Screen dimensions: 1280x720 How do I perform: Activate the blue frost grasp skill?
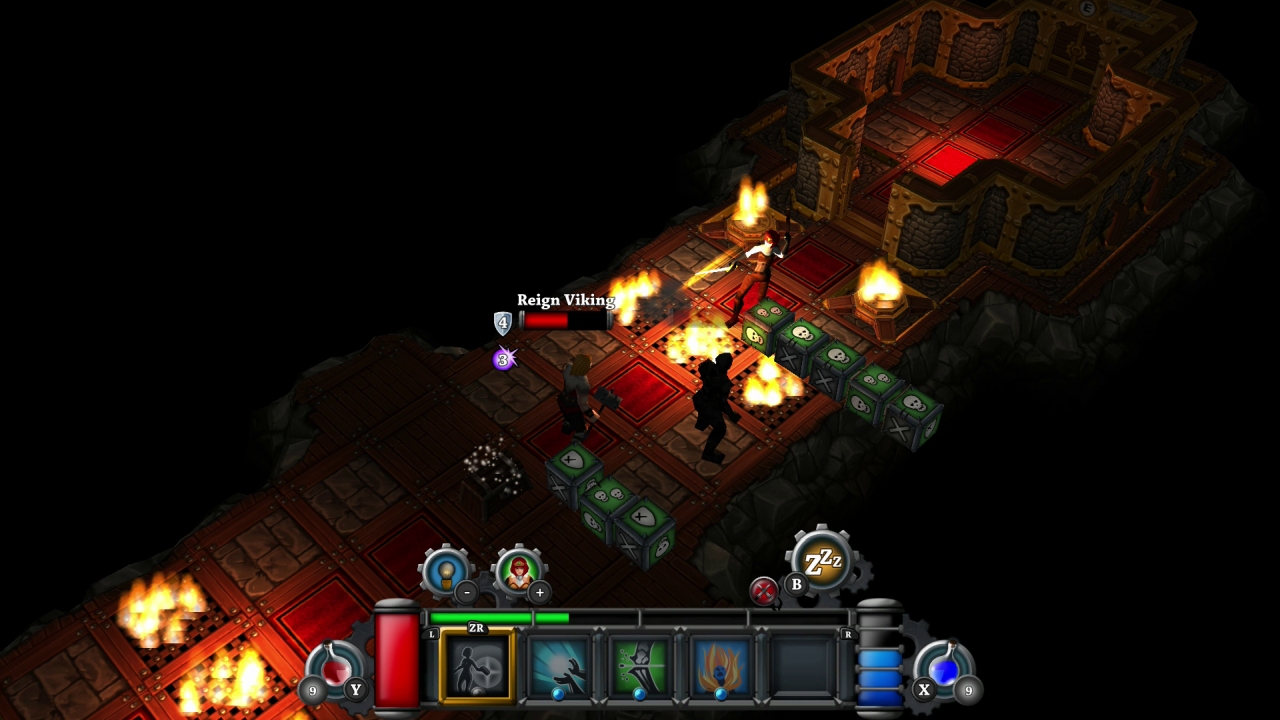pyautogui.click(x=559, y=668)
